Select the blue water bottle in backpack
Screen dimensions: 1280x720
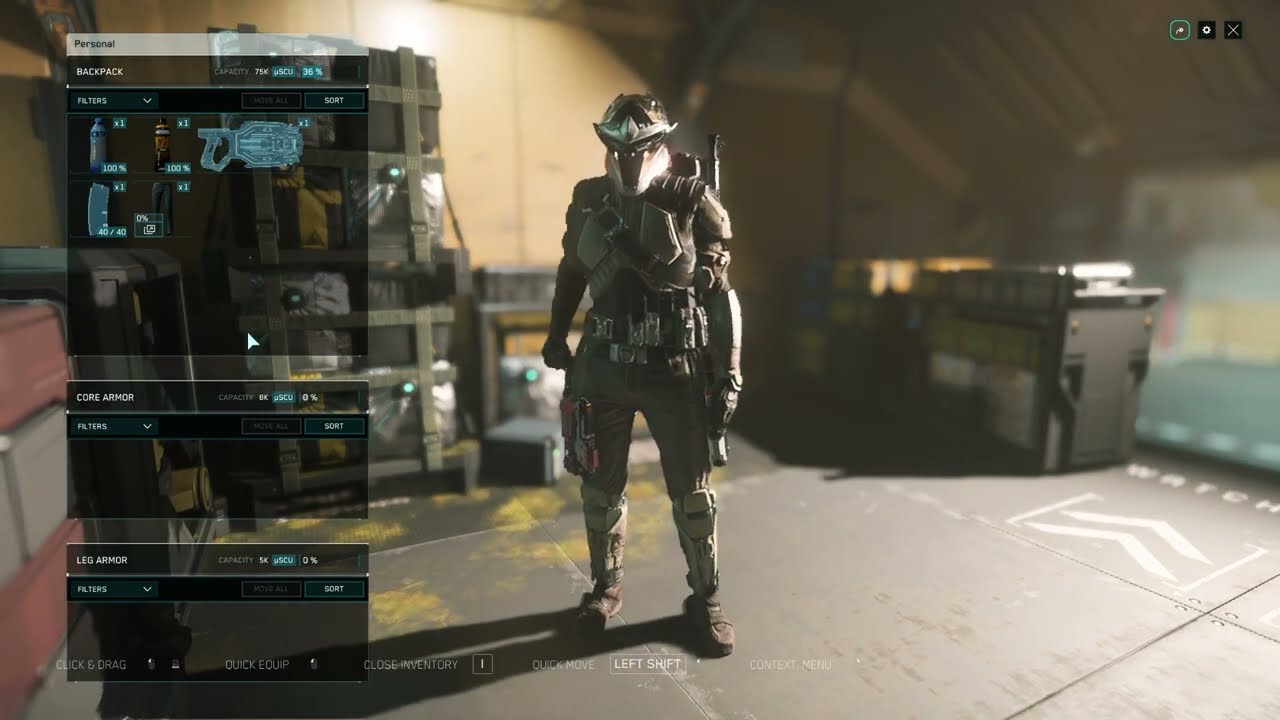pos(98,143)
